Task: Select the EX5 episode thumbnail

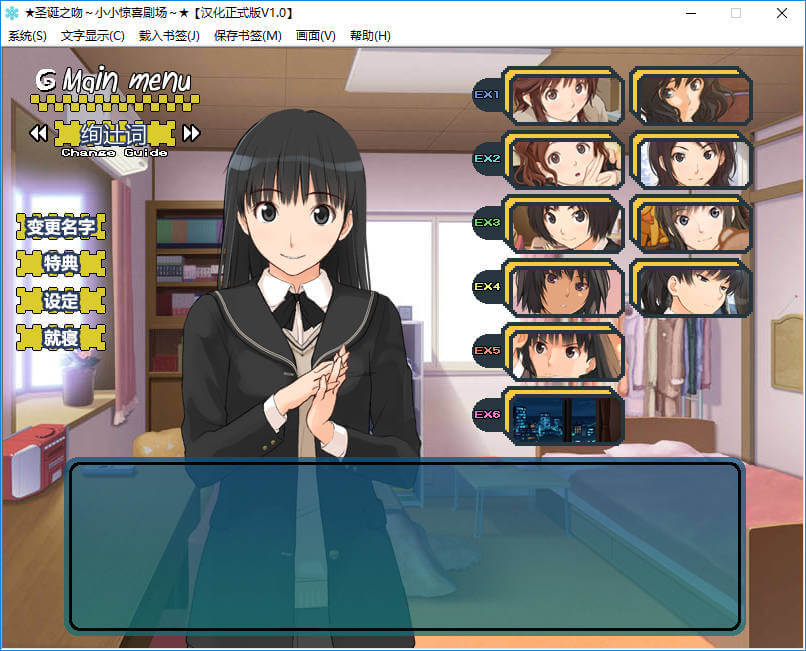Action: click(x=565, y=352)
